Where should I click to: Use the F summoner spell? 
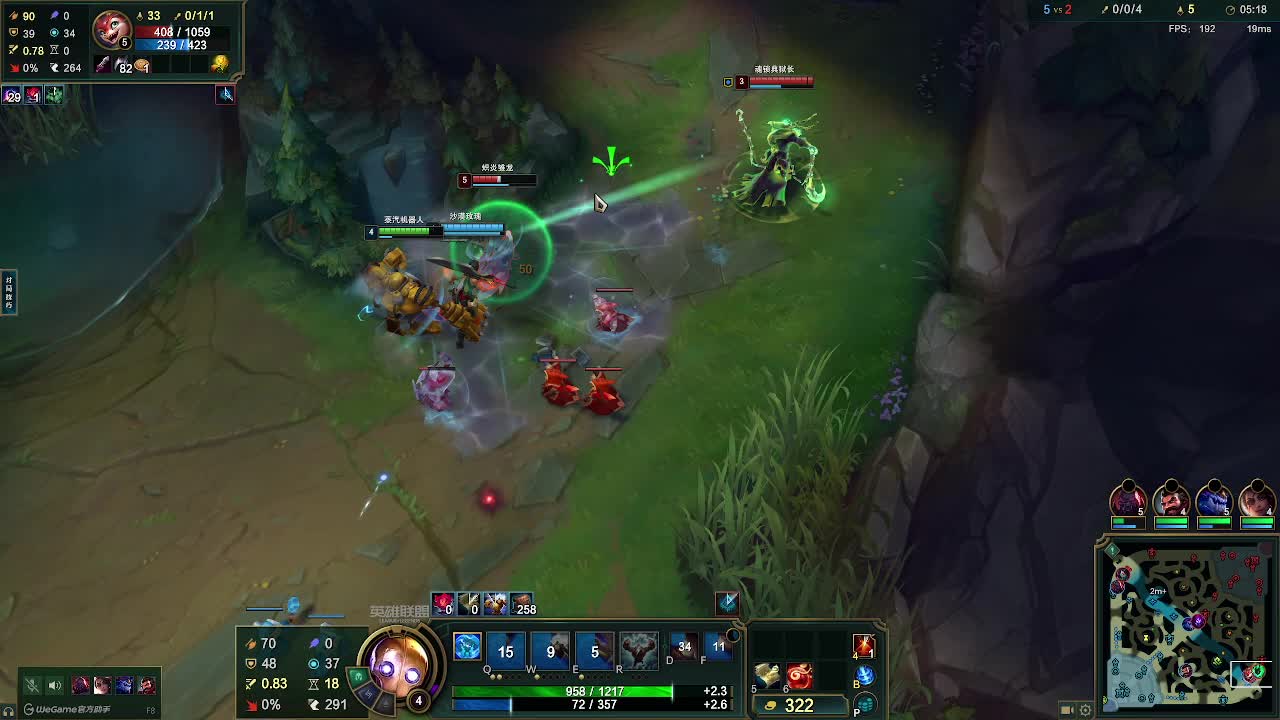click(x=718, y=647)
